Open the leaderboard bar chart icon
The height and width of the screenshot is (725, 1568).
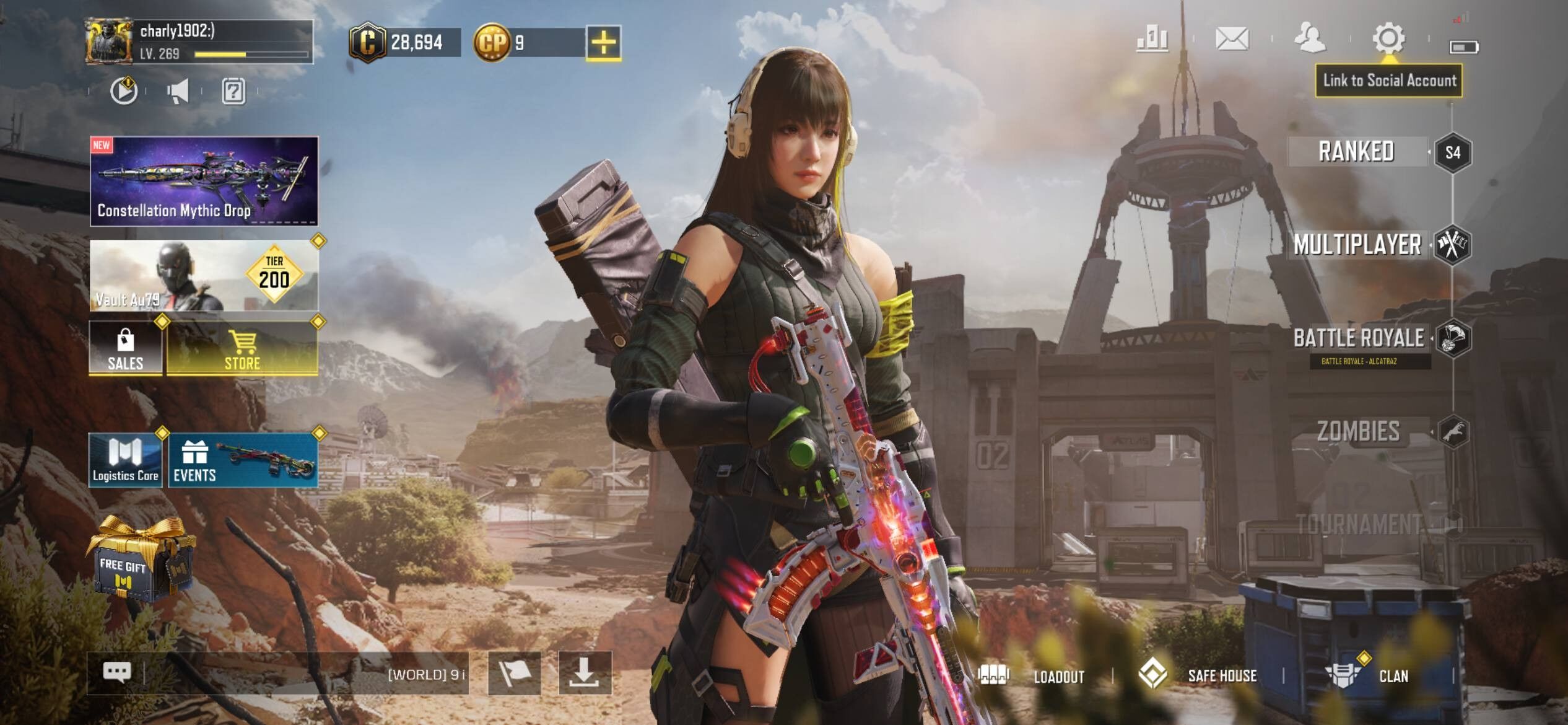pyautogui.click(x=1152, y=39)
